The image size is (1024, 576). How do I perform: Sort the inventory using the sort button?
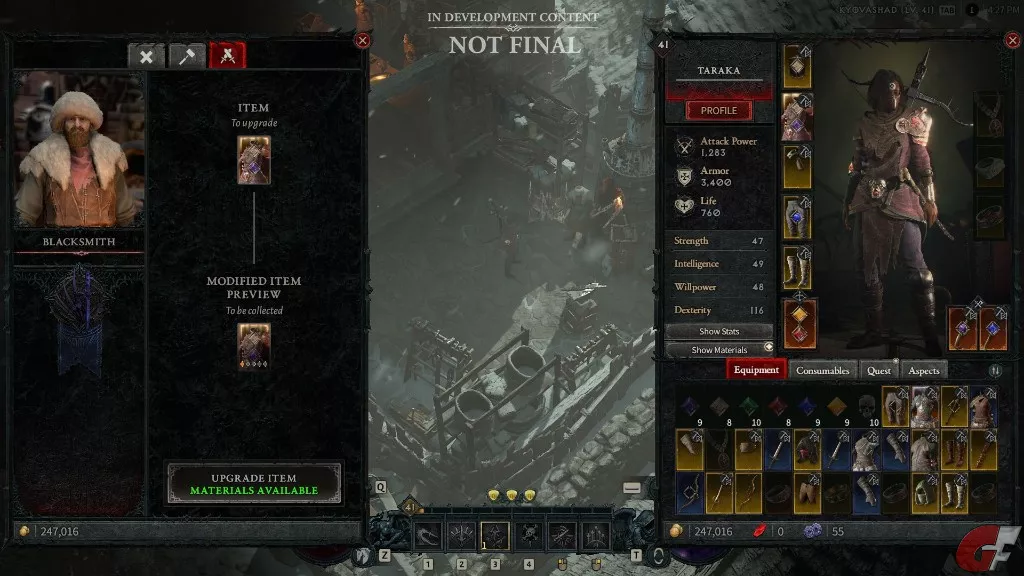(x=995, y=371)
